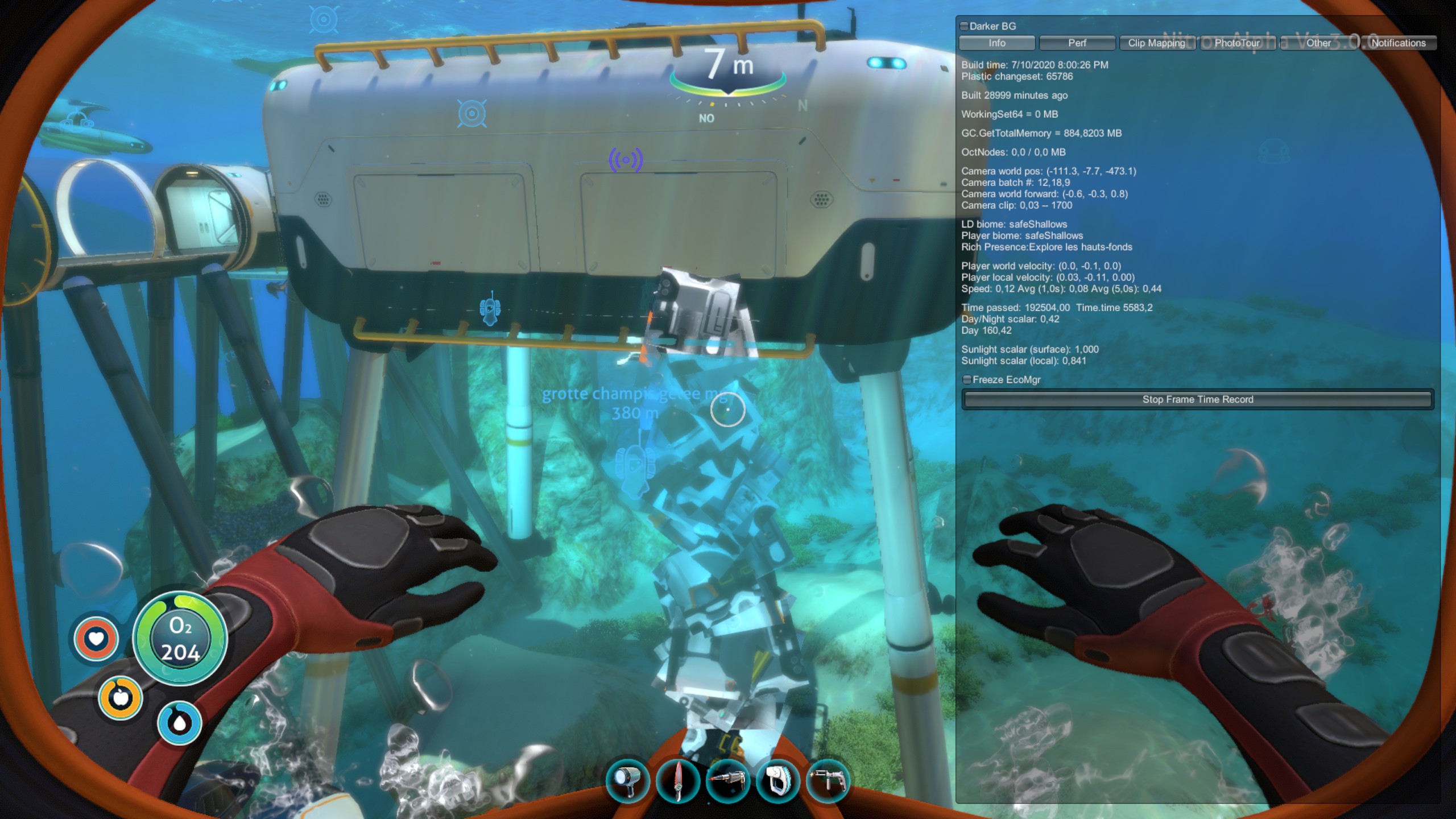
Task: Enable the Darker BG checkbox
Action: 963,26
